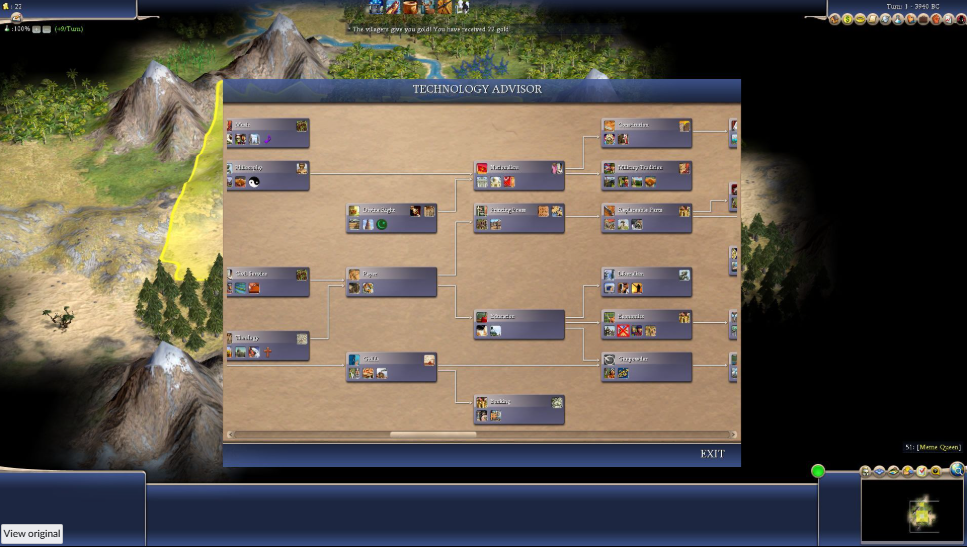Viewport: 967px width, 547px height.
Task: Research the Gunpowder technology
Action: [x=646, y=366]
